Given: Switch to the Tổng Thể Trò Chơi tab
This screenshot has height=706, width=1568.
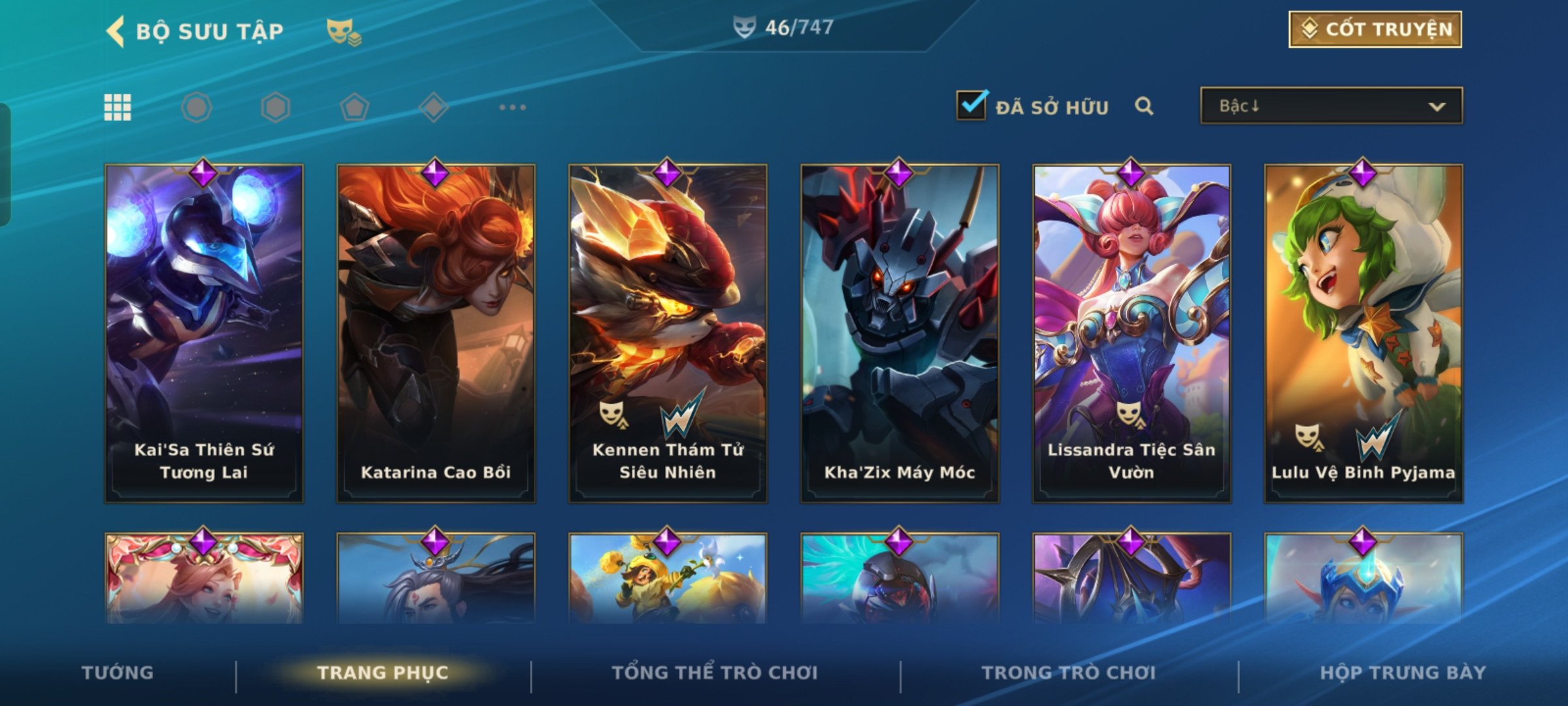Looking at the screenshot, I should coord(715,673).
